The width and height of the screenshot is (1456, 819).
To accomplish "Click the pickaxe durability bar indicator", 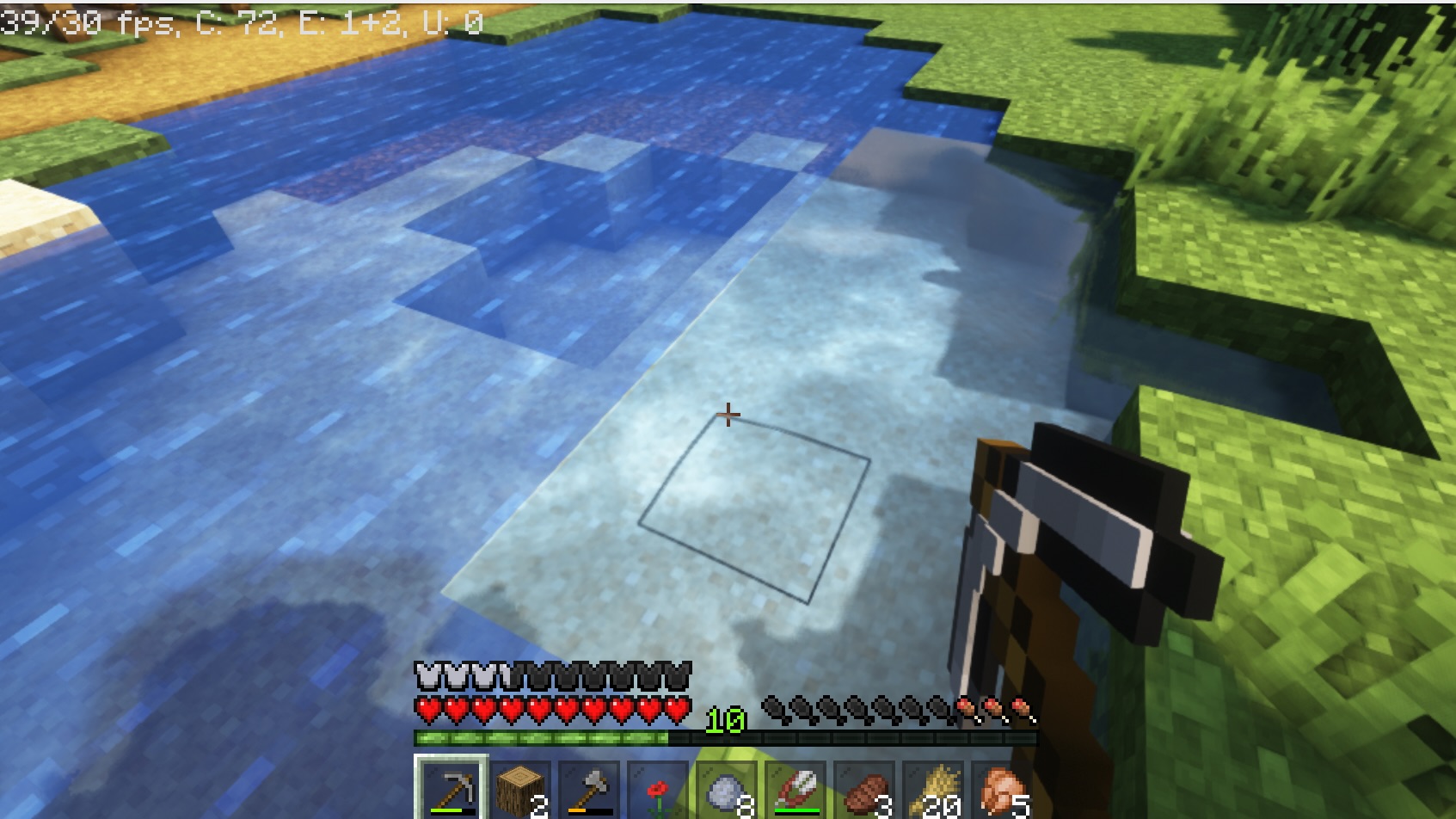I will coord(451,811).
